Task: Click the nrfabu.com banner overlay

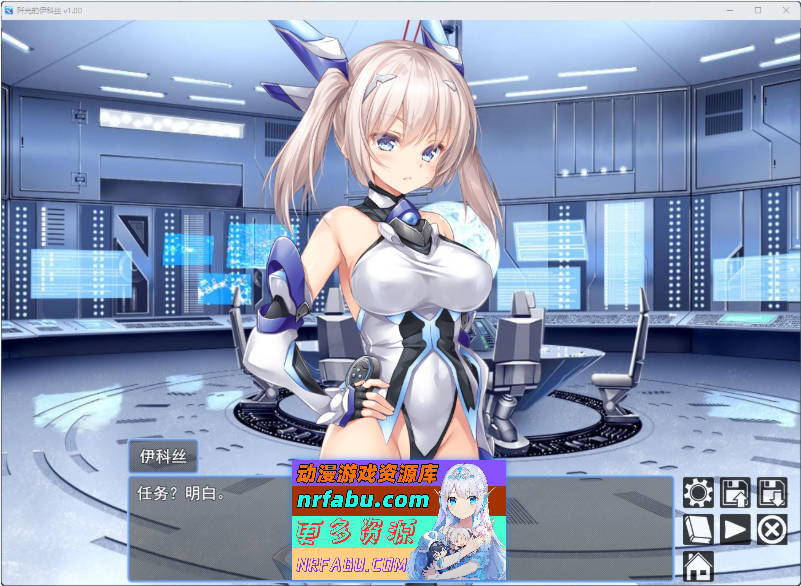Action: point(398,518)
